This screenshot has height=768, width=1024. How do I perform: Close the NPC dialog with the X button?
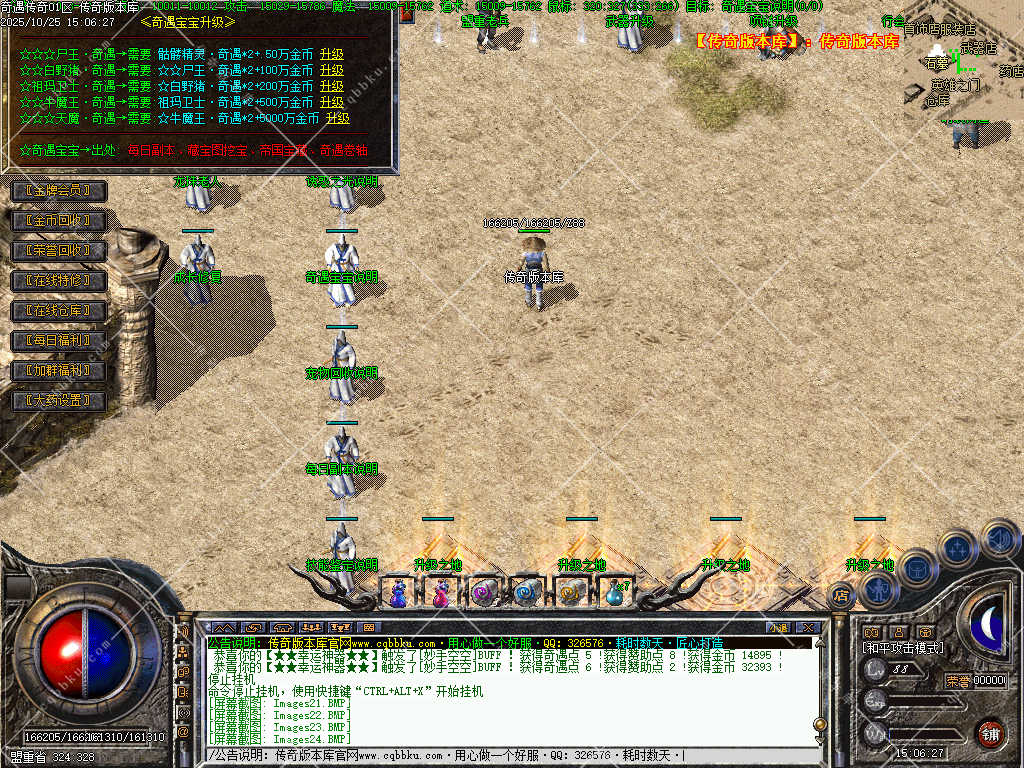pos(406,14)
